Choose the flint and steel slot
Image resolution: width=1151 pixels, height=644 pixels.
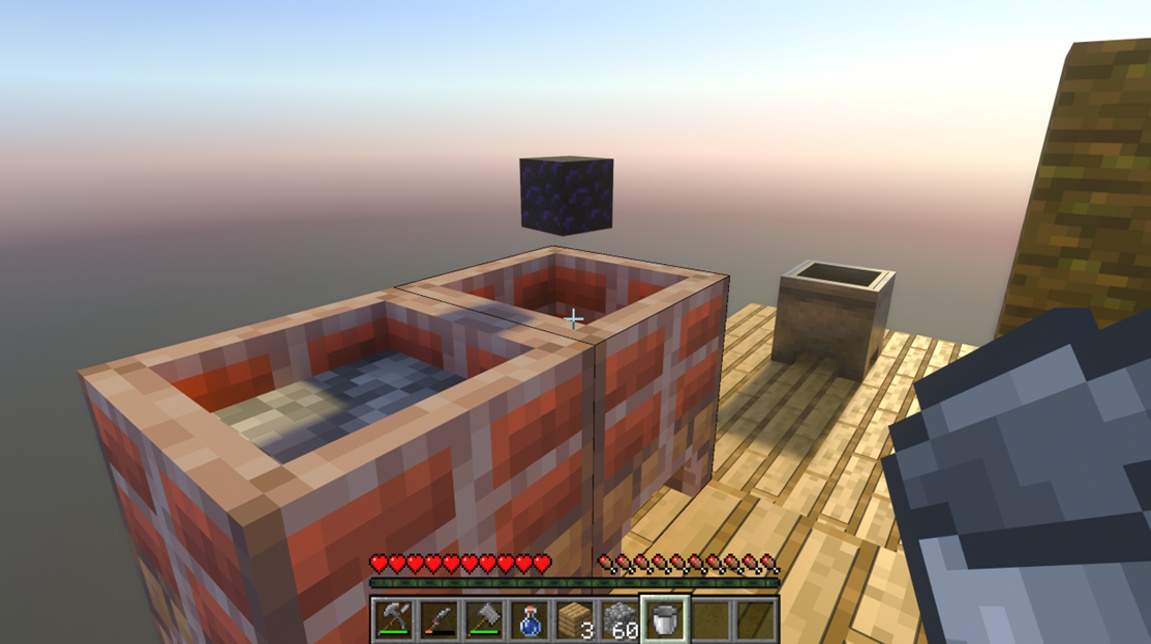[x=438, y=619]
